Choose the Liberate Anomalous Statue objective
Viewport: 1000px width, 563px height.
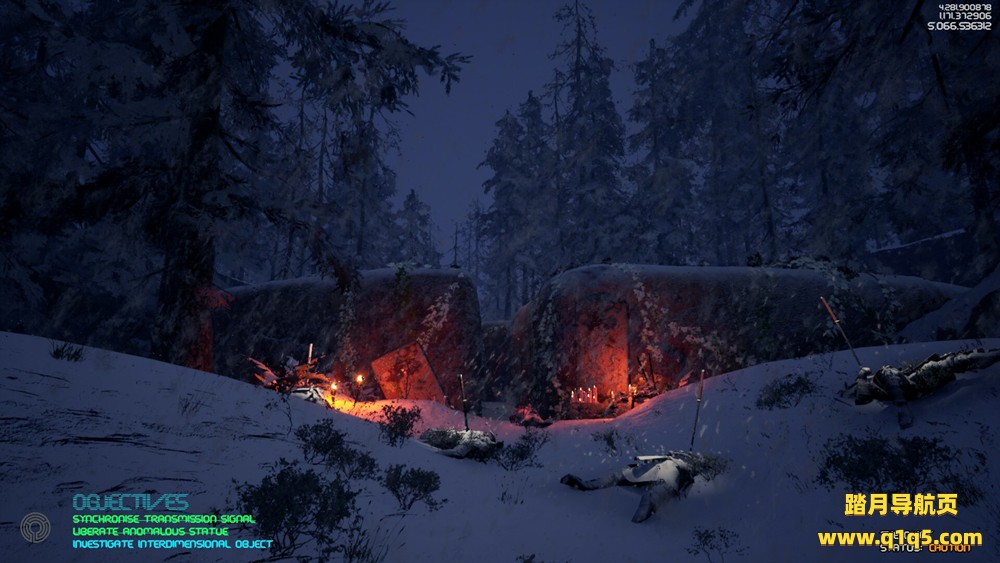150,531
